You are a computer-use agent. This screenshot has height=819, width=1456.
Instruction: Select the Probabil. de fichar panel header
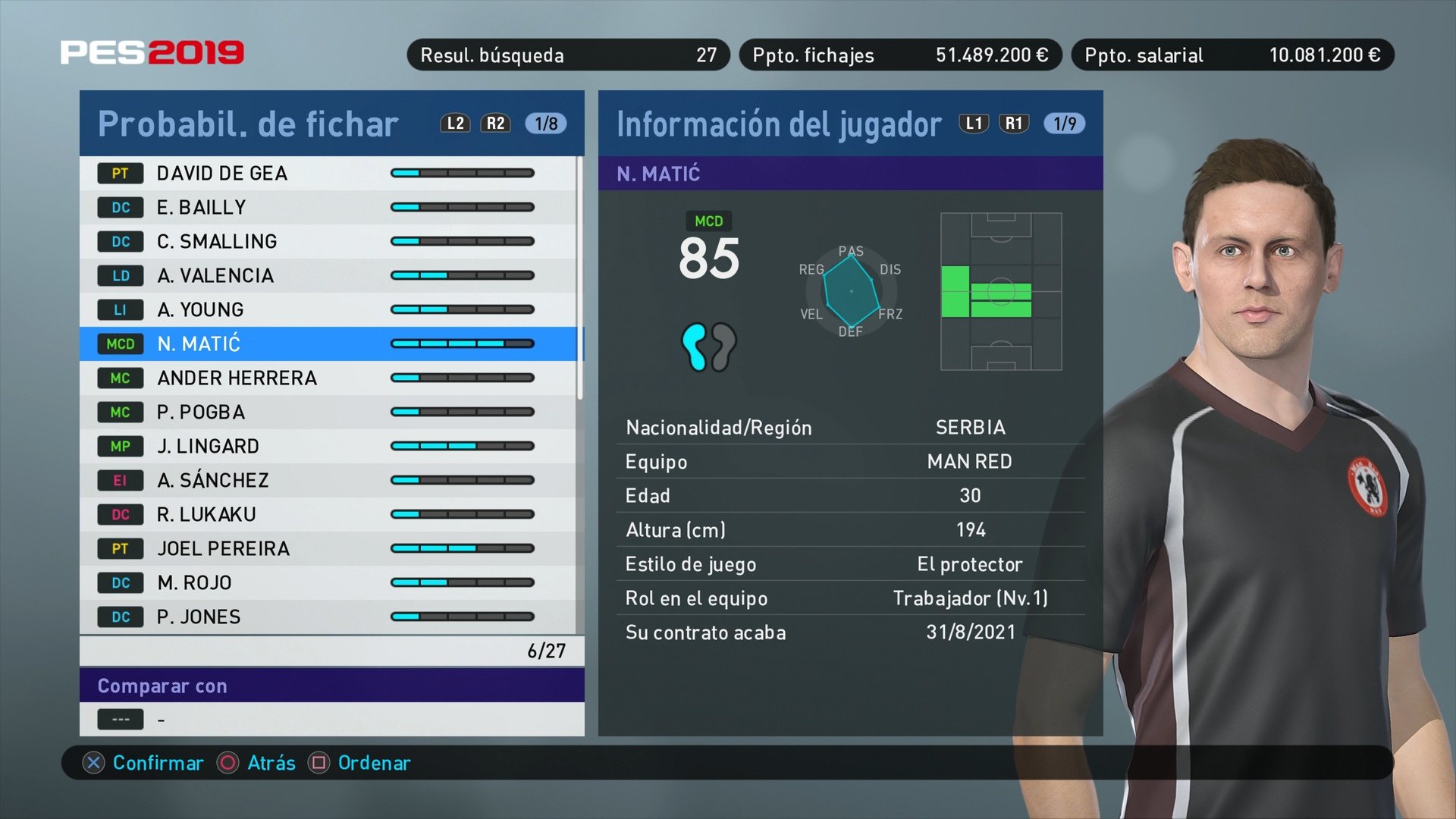[248, 124]
